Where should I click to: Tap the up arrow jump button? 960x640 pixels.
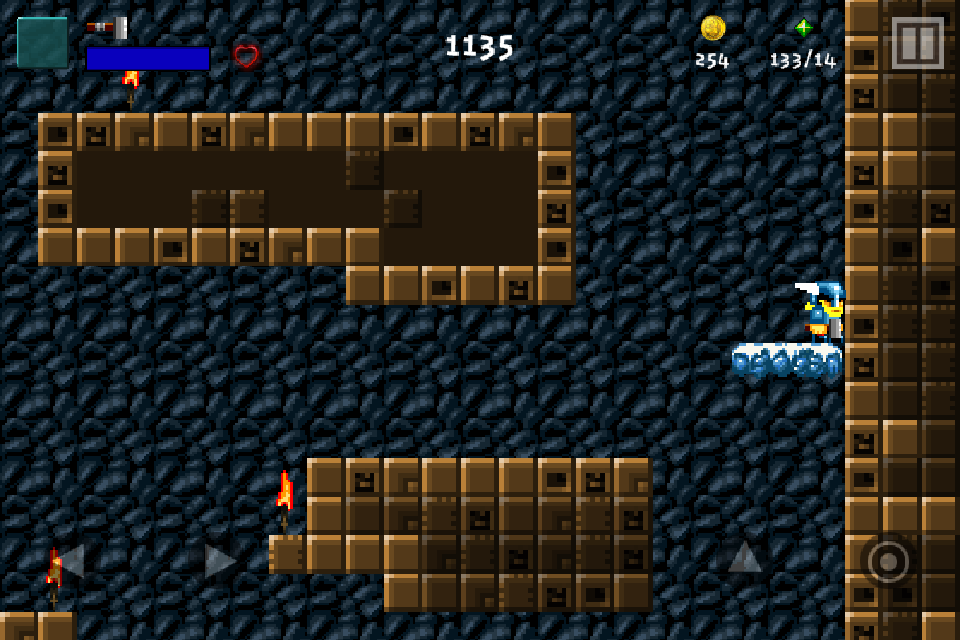coord(745,557)
